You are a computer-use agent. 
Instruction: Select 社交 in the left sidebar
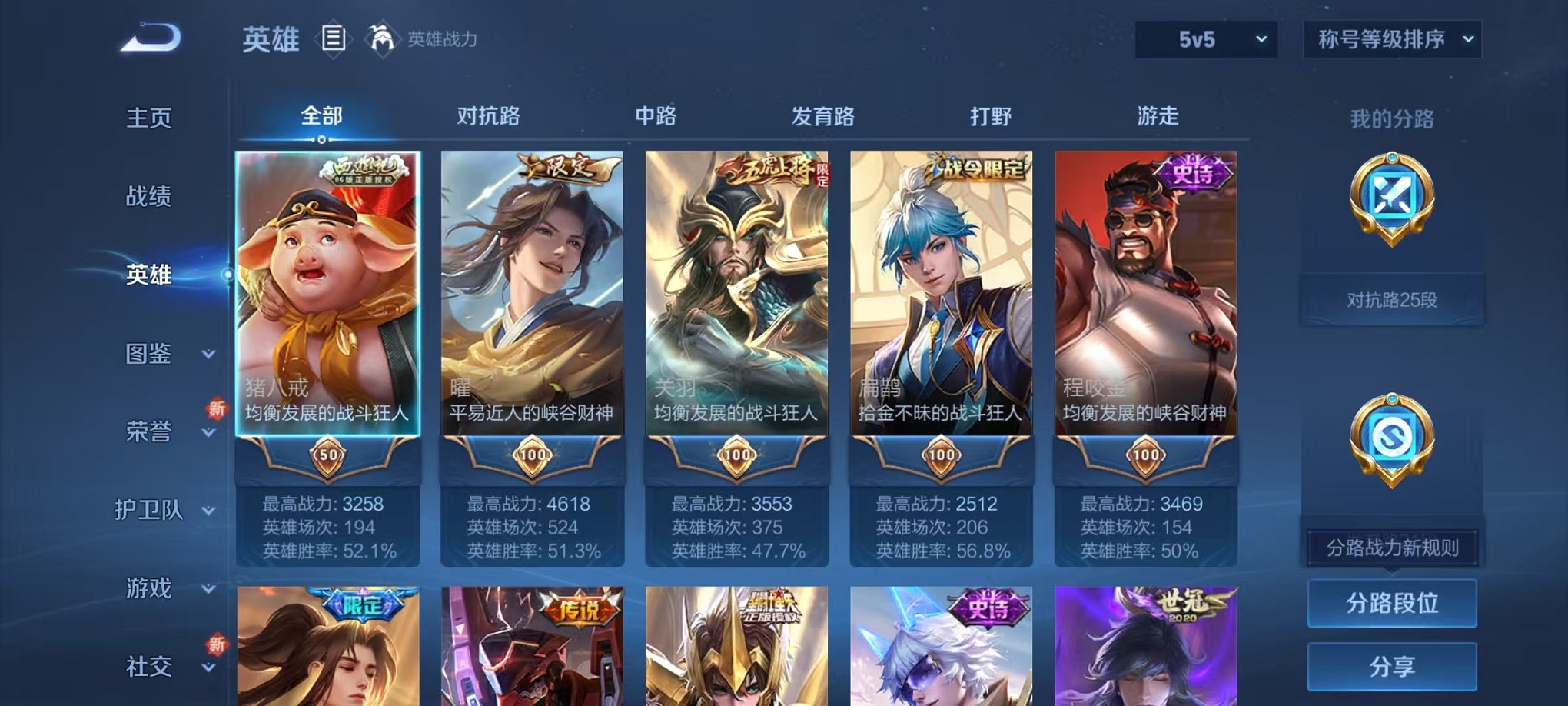point(148,668)
